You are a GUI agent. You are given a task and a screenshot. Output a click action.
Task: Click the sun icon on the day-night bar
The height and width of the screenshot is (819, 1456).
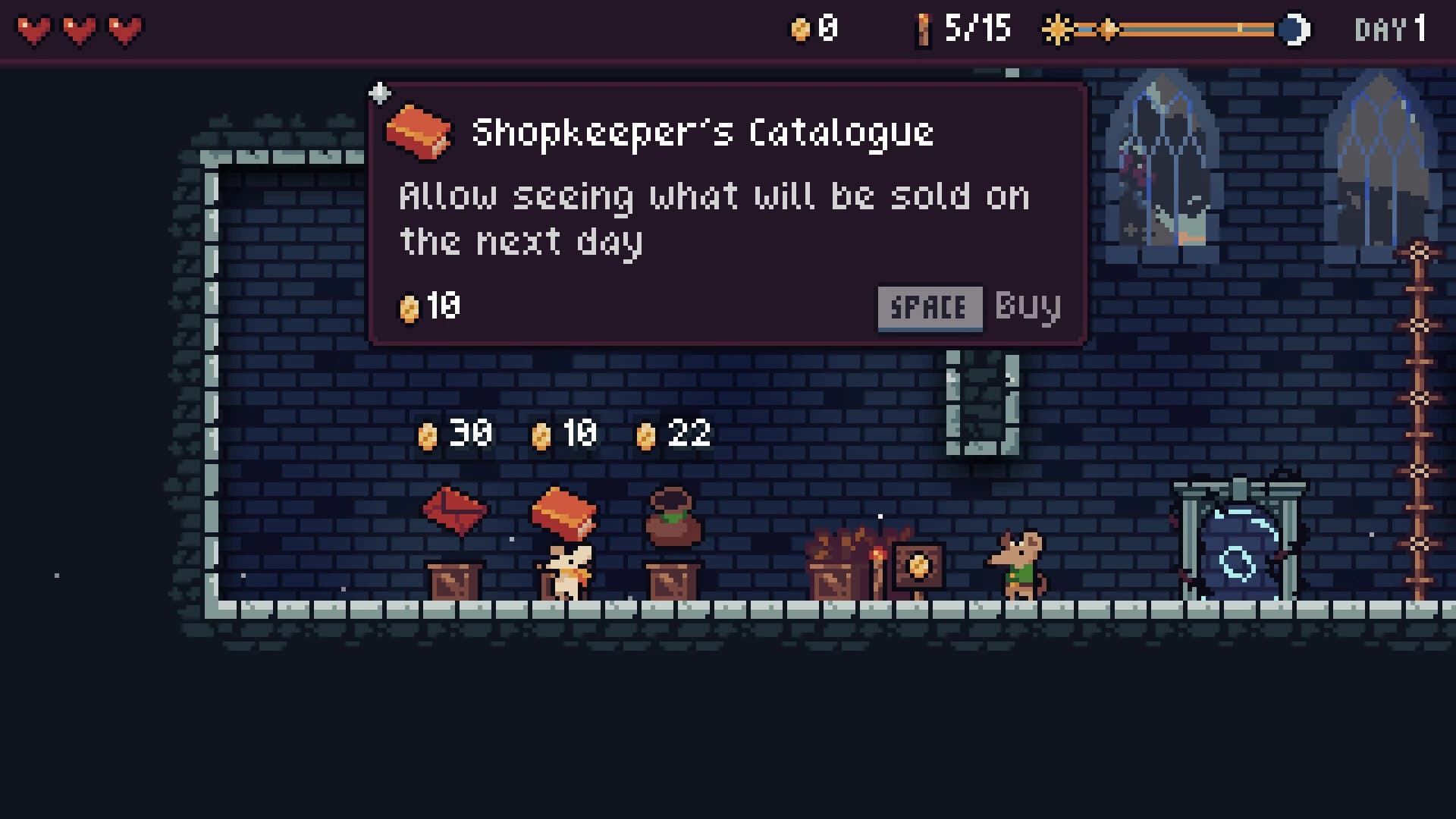(1056, 30)
